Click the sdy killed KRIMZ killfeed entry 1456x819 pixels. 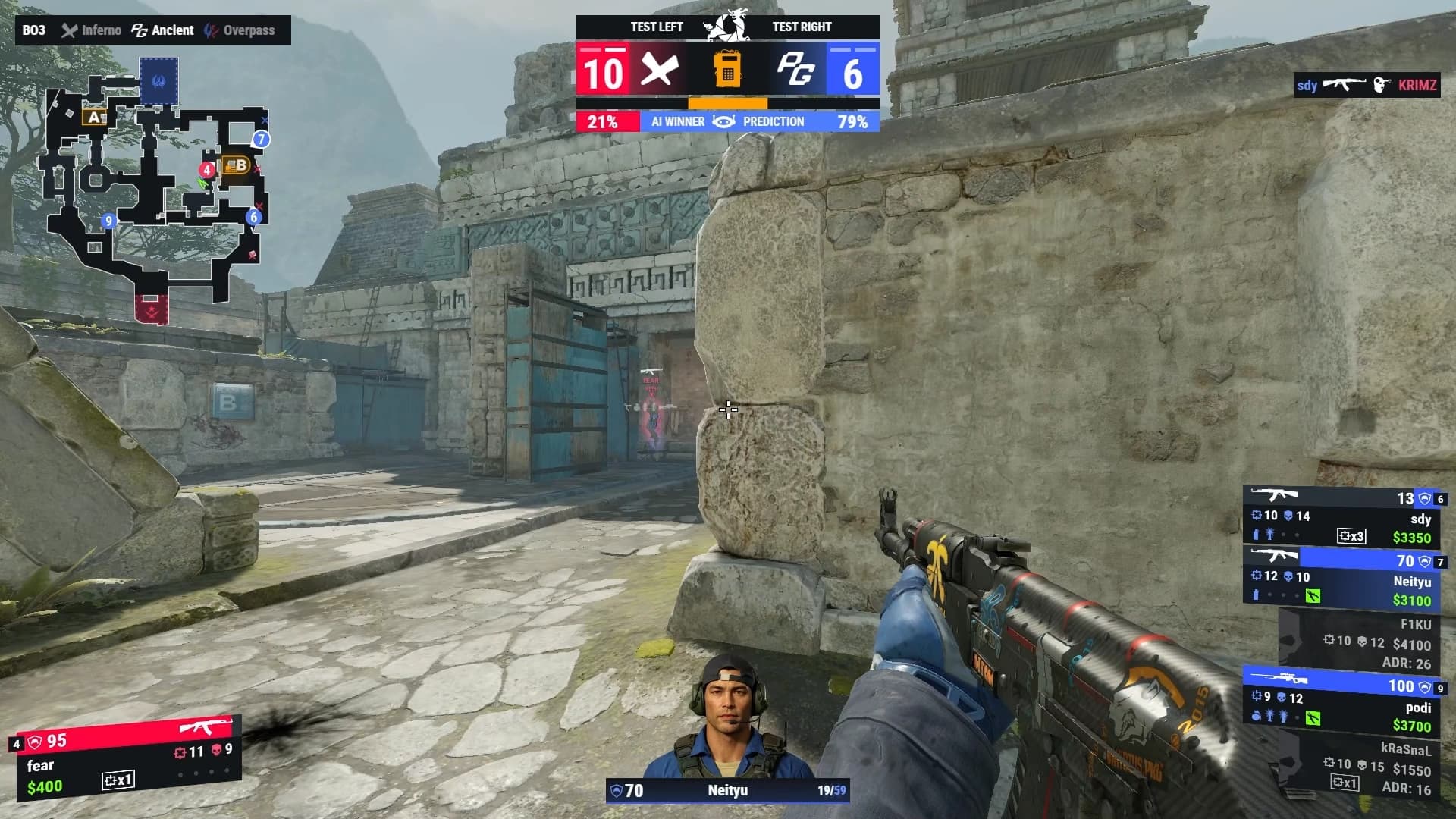coord(1367,85)
